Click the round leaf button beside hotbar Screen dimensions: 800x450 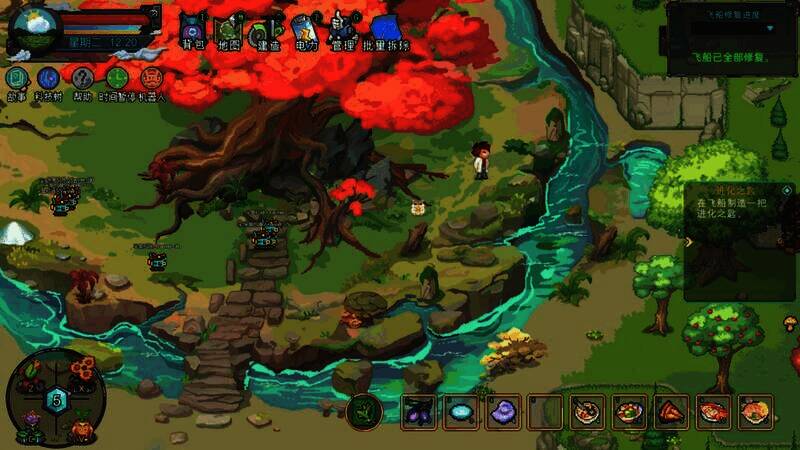tap(364, 411)
